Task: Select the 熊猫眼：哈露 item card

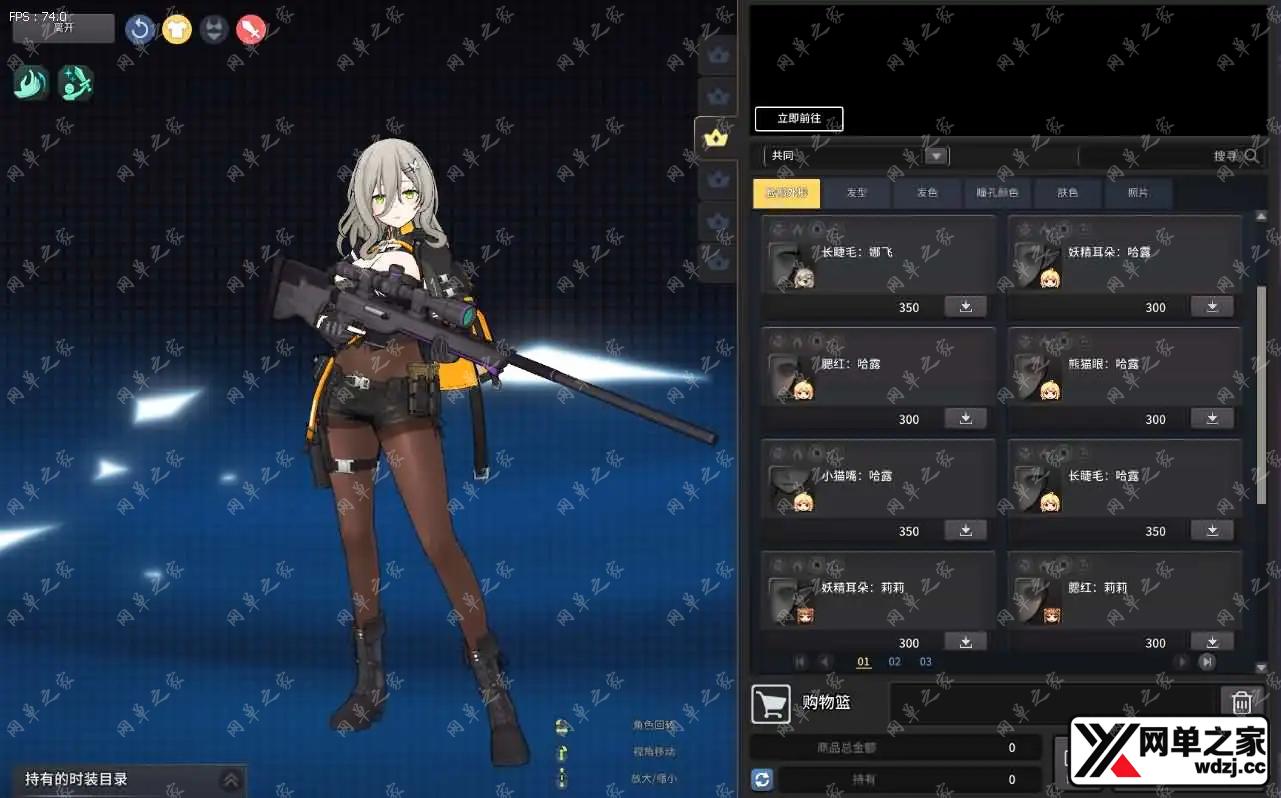Action: [x=1124, y=366]
